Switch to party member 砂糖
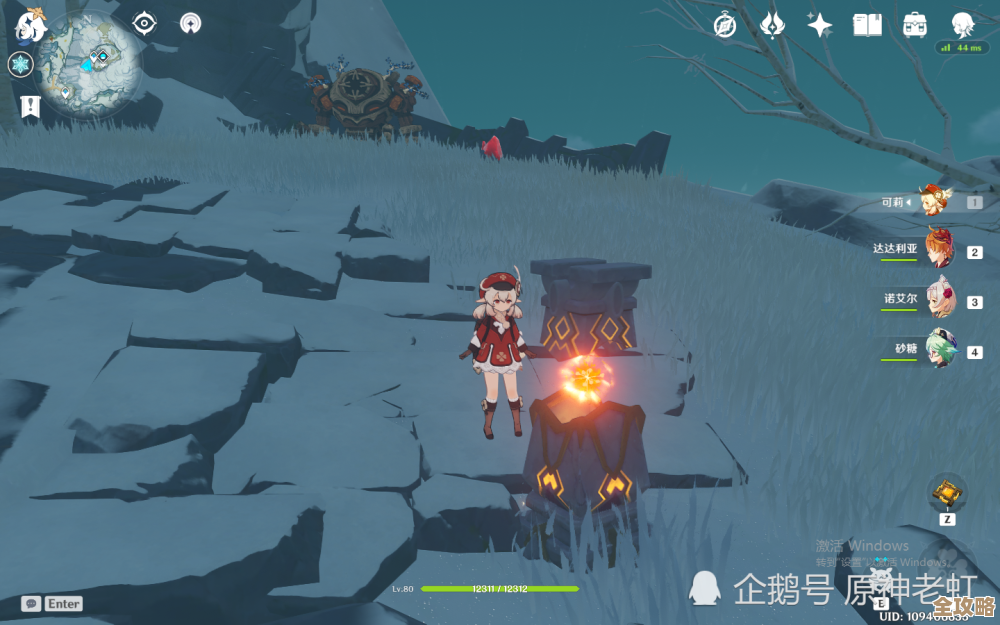Screen dimensions: 1000x625 point(938,350)
